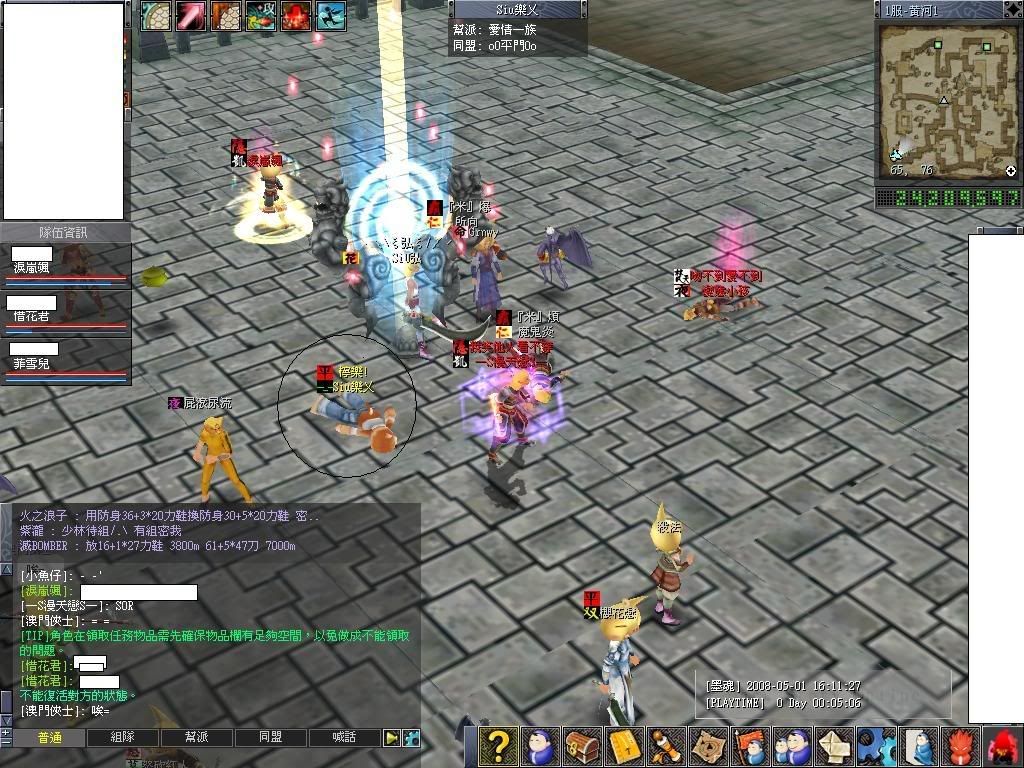The image size is (1024, 768).
Task: Open the treasure chest inventory icon
Action: pyautogui.click(x=582, y=746)
